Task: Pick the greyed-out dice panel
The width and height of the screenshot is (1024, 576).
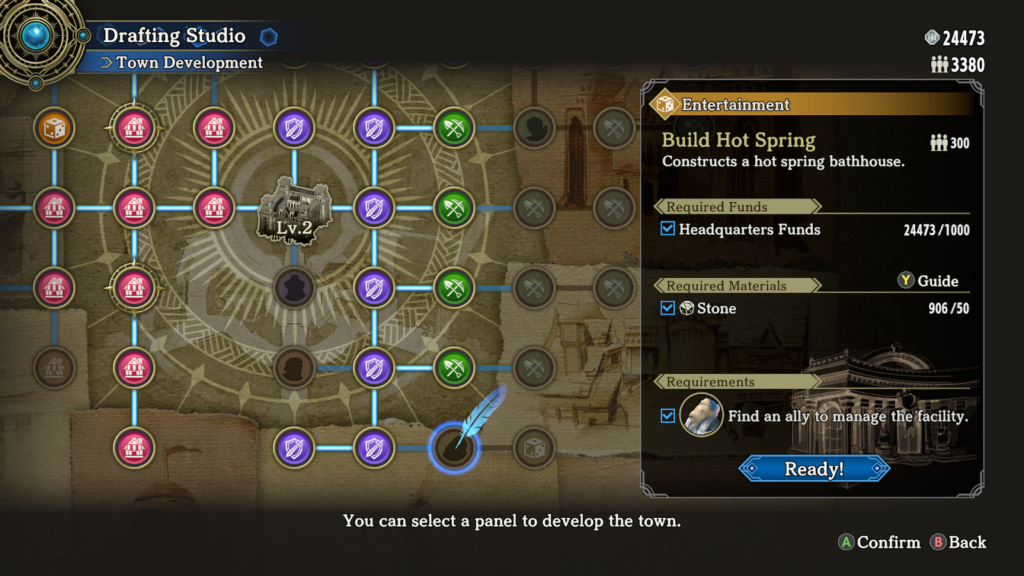Action: point(534,447)
